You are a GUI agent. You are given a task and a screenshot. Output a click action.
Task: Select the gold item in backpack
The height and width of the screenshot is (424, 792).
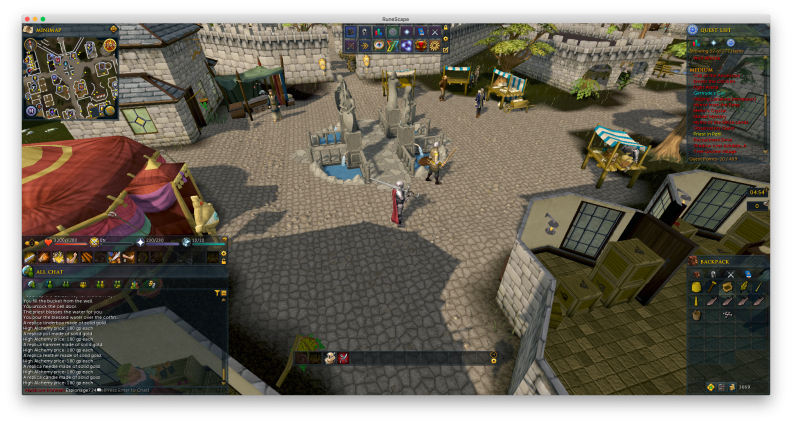click(696, 287)
